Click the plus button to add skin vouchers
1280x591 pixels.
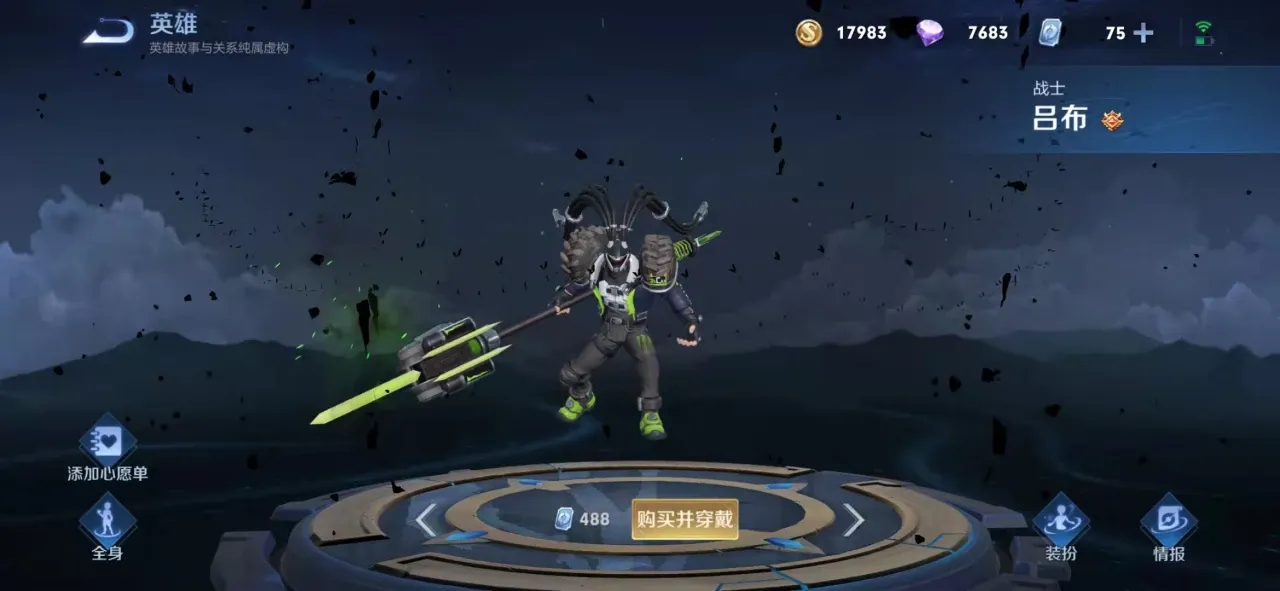[x=1143, y=33]
